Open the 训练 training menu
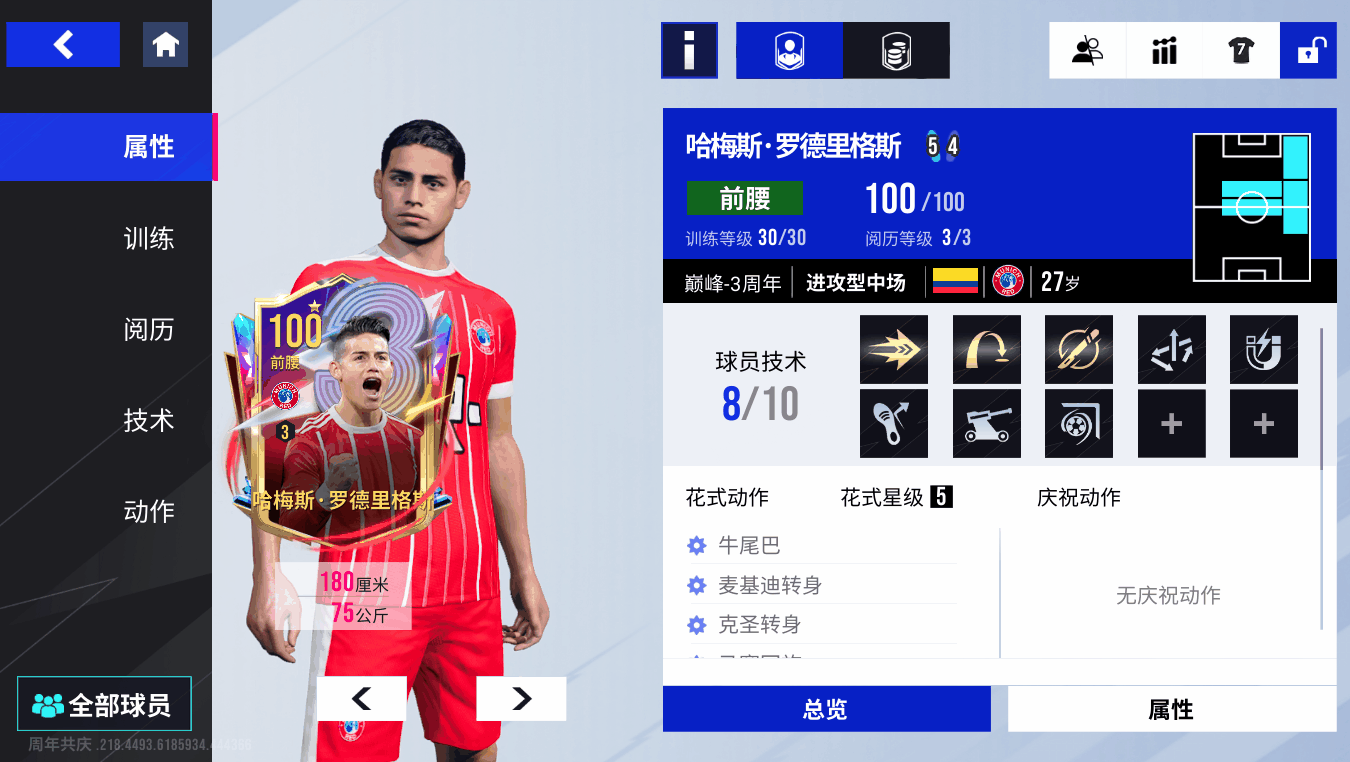Screen dimensions: 1350x762 (x=148, y=238)
